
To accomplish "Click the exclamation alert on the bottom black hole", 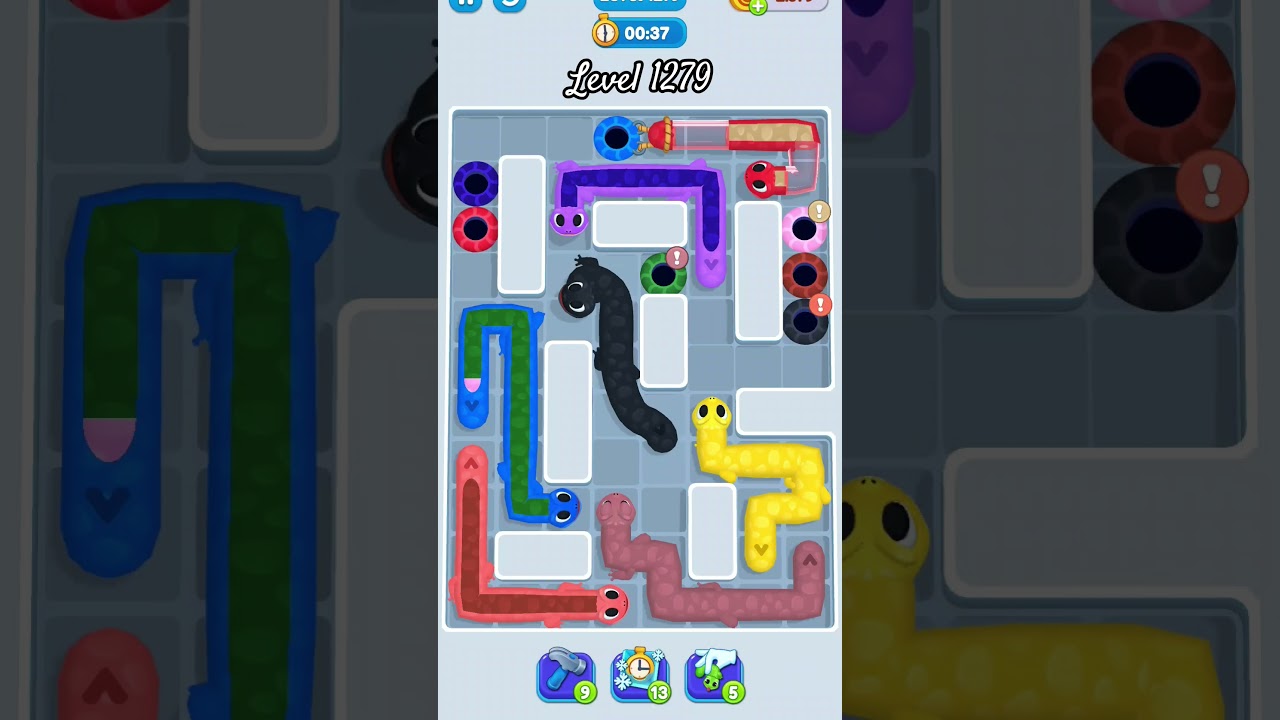I will tap(820, 303).
